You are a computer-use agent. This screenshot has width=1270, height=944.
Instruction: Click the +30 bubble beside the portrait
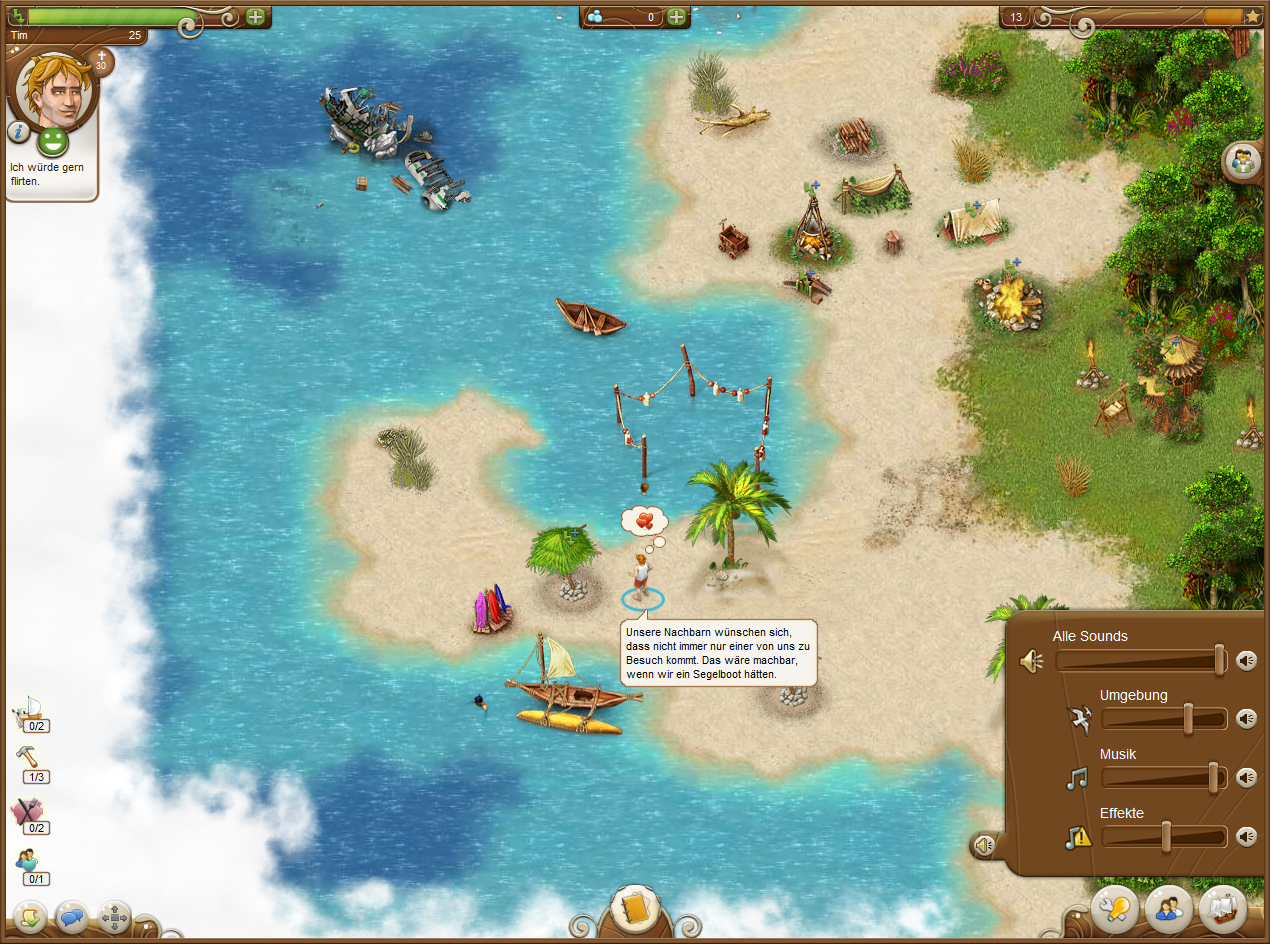(100, 62)
